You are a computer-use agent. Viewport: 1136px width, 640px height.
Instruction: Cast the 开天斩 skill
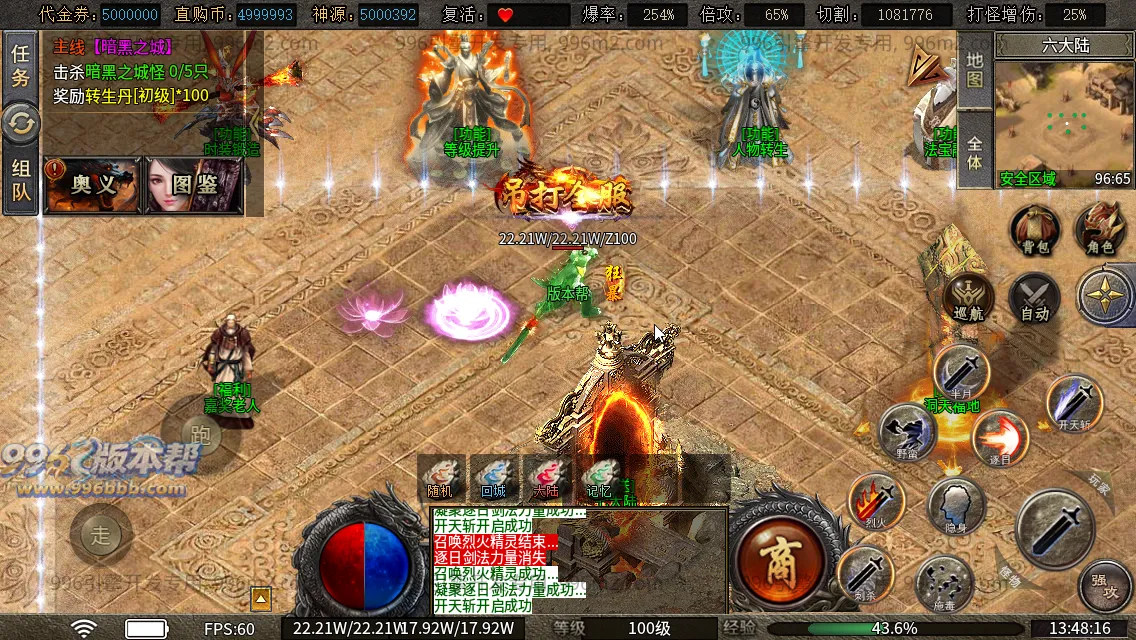[x=1074, y=402]
